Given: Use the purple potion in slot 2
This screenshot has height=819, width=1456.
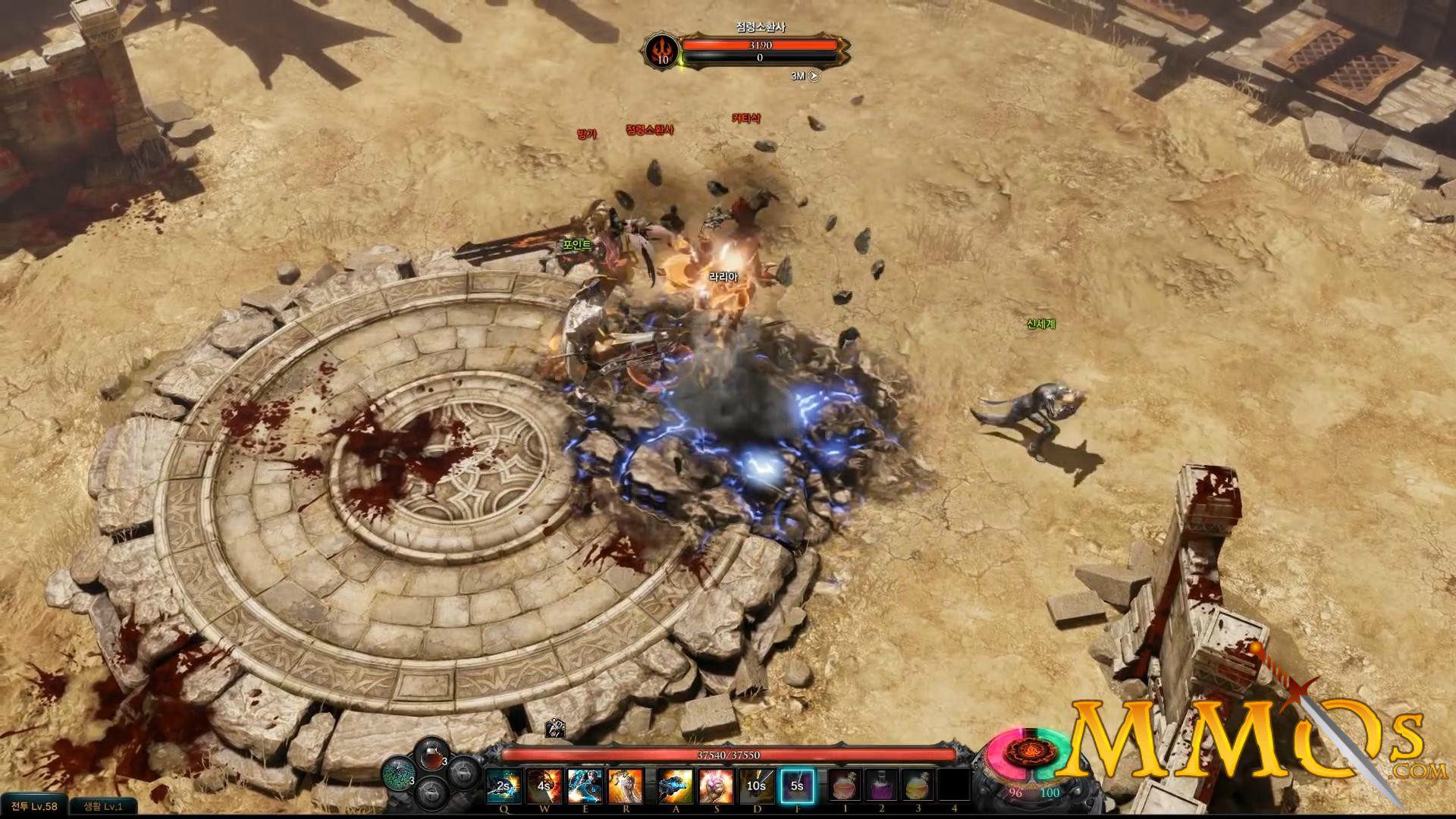Looking at the screenshot, I should [882, 784].
